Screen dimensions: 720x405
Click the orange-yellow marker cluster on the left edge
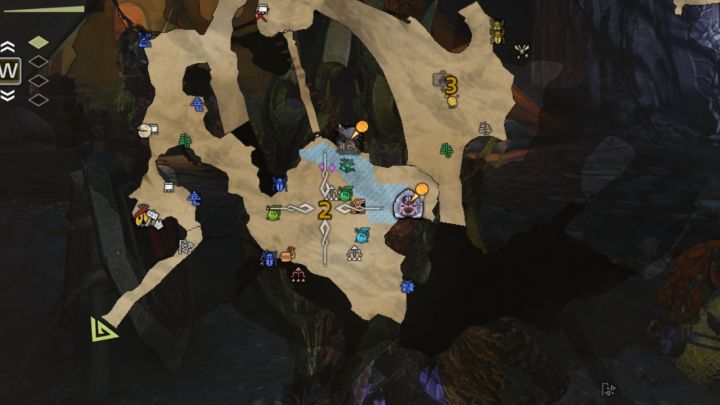tap(146, 217)
